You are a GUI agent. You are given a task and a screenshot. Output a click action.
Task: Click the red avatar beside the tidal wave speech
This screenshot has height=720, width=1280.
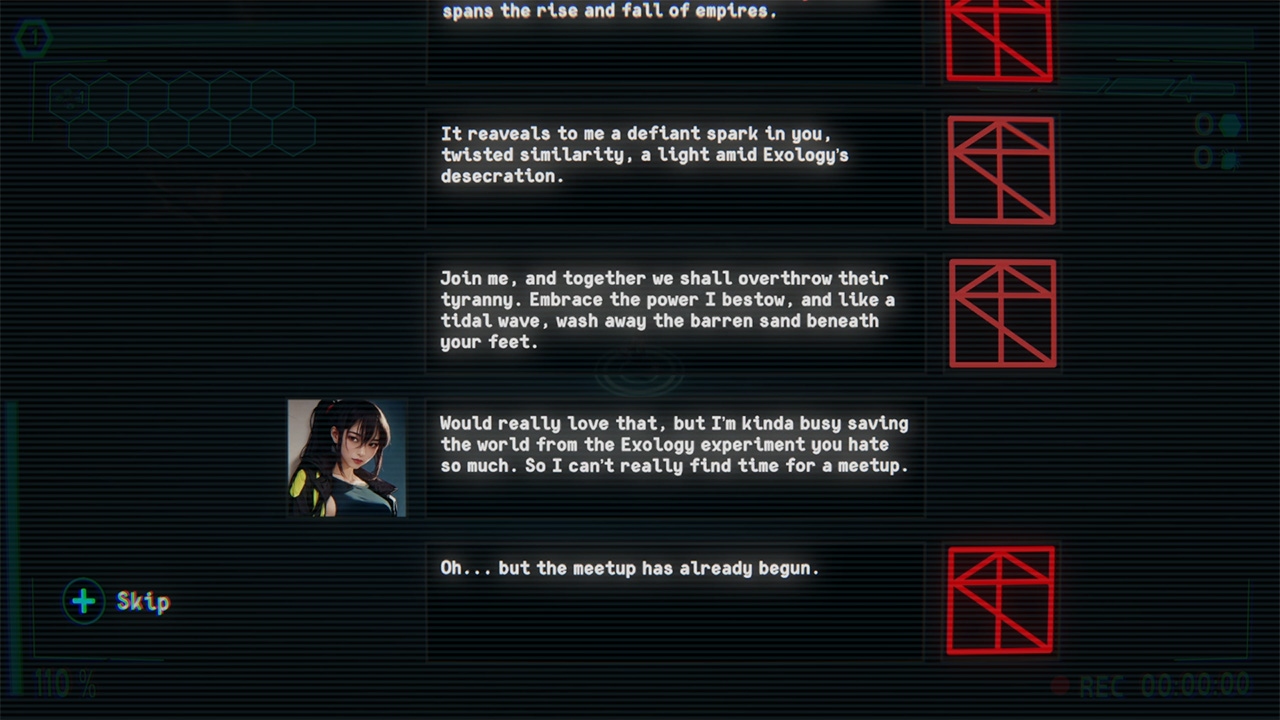point(1001,313)
